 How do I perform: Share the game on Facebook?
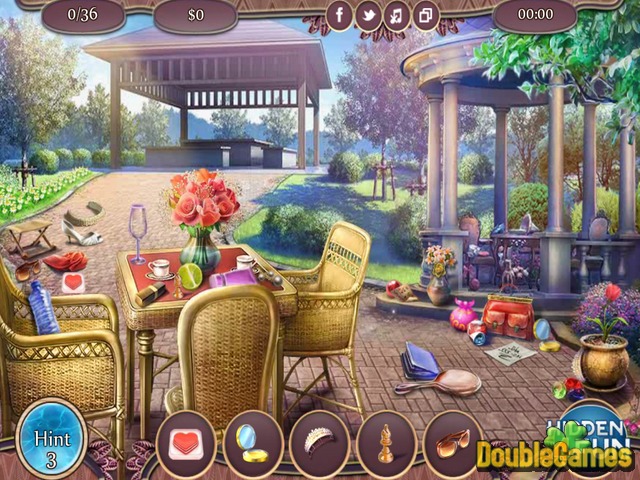click(340, 15)
